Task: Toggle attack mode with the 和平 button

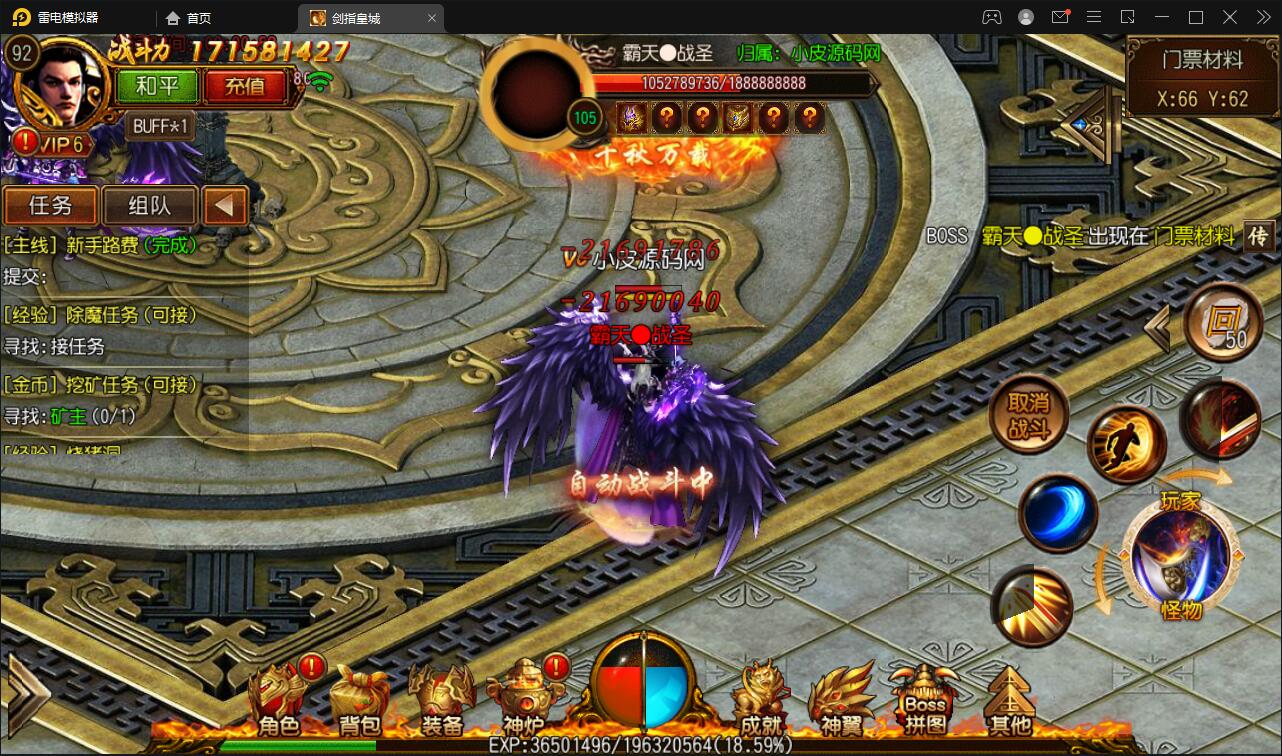Action: (x=156, y=87)
